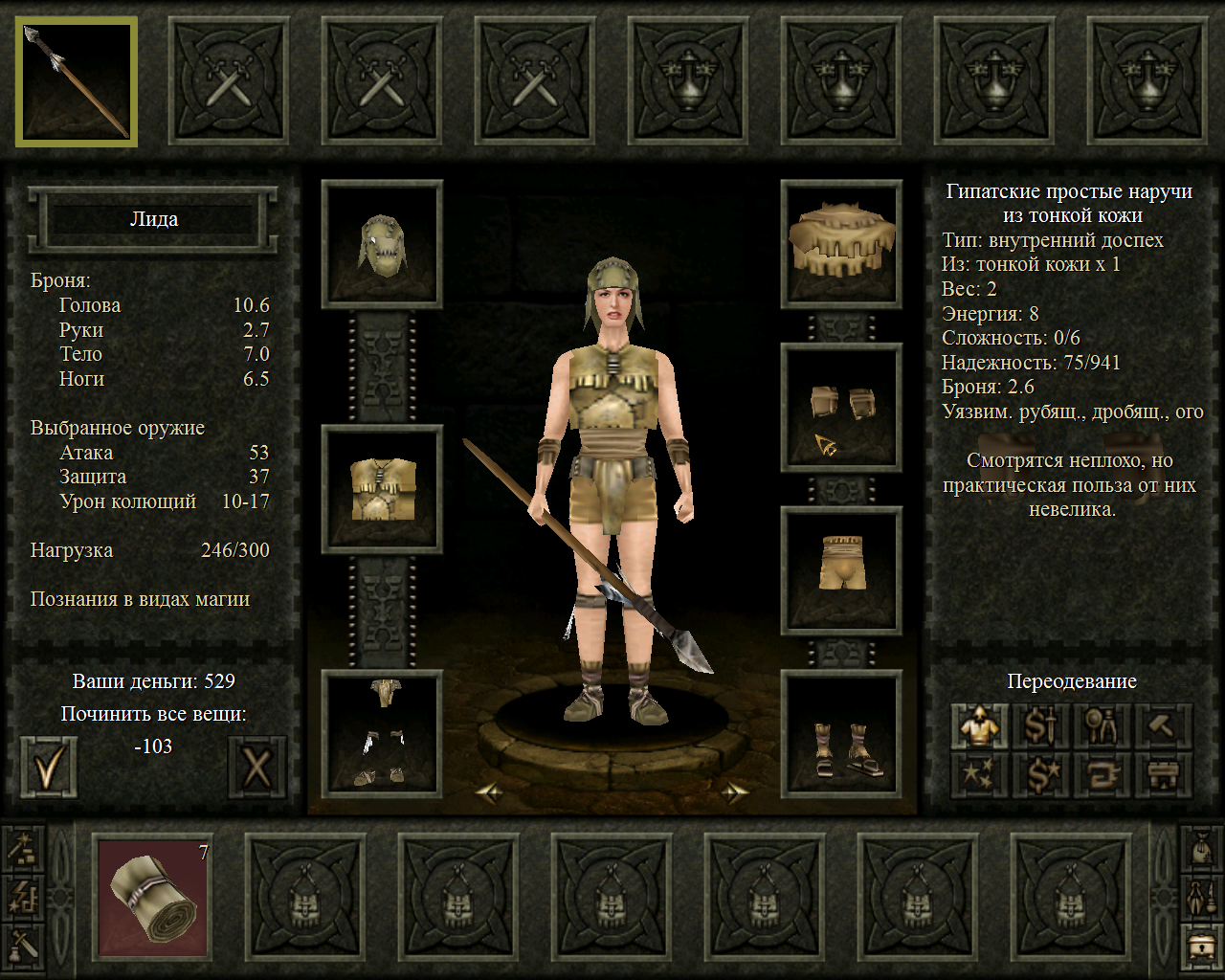Select the sandals equipment slot
1225x980 pixels.
[842, 734]
